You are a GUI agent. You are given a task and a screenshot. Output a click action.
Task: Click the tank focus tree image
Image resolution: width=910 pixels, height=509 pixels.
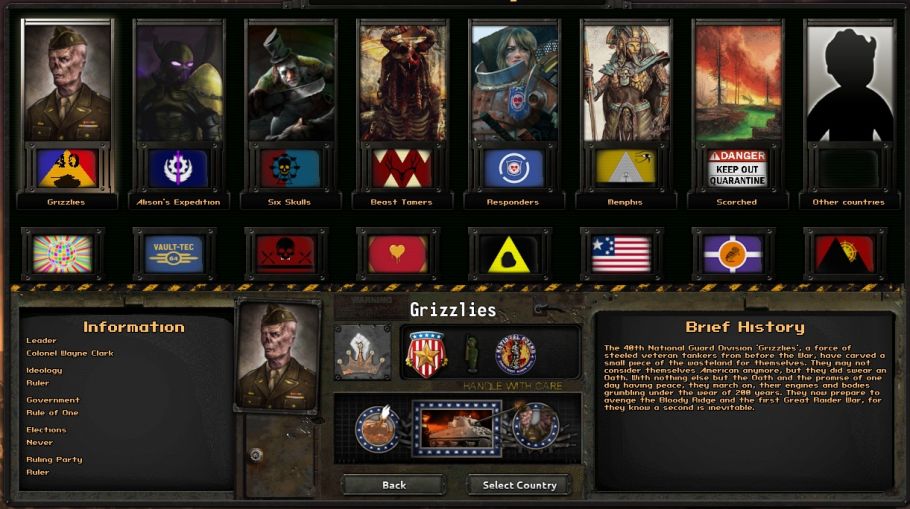(x=456, y=428)
